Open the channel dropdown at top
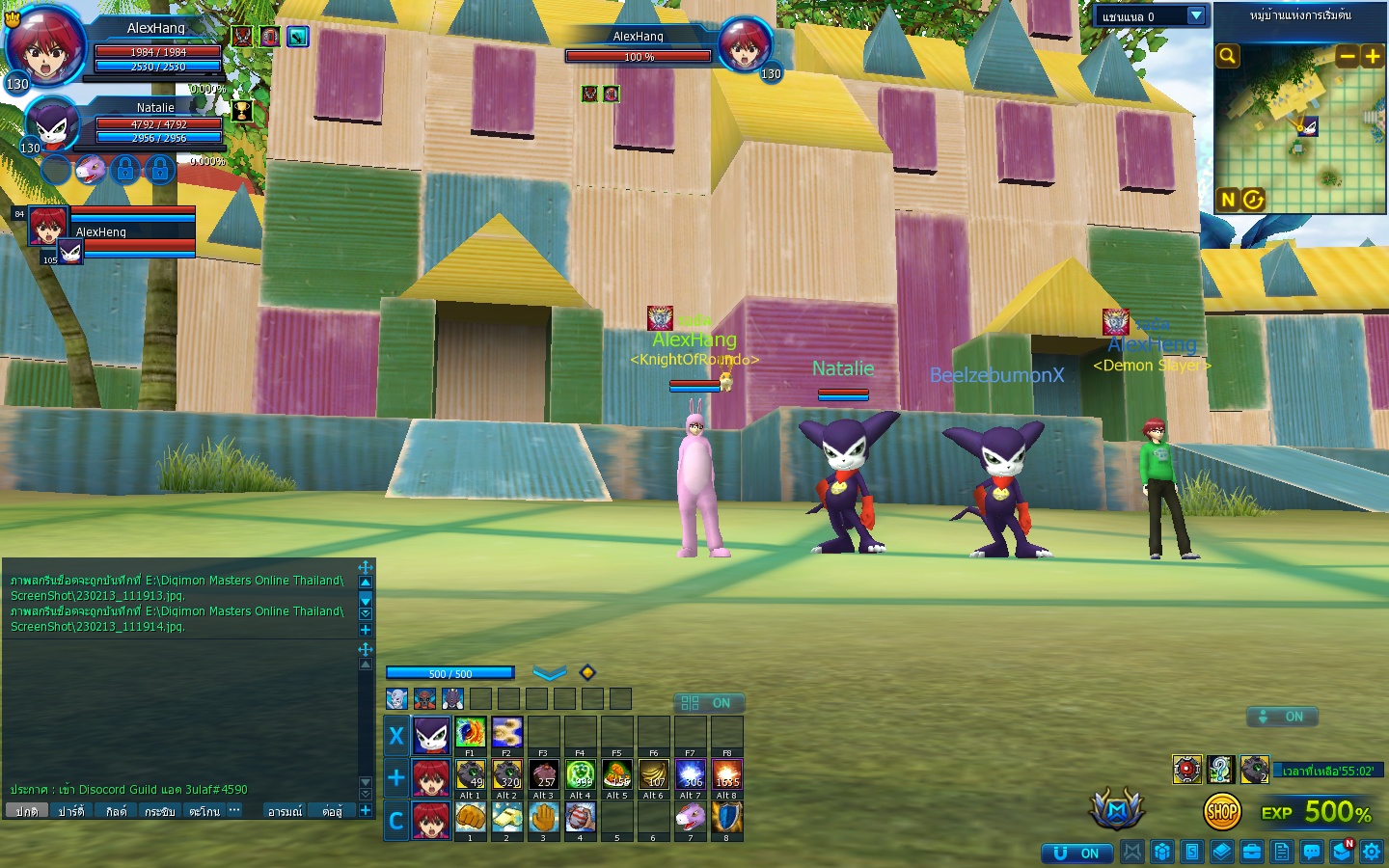Viewport: 1389px width, 868px height. coord(1196,15)
